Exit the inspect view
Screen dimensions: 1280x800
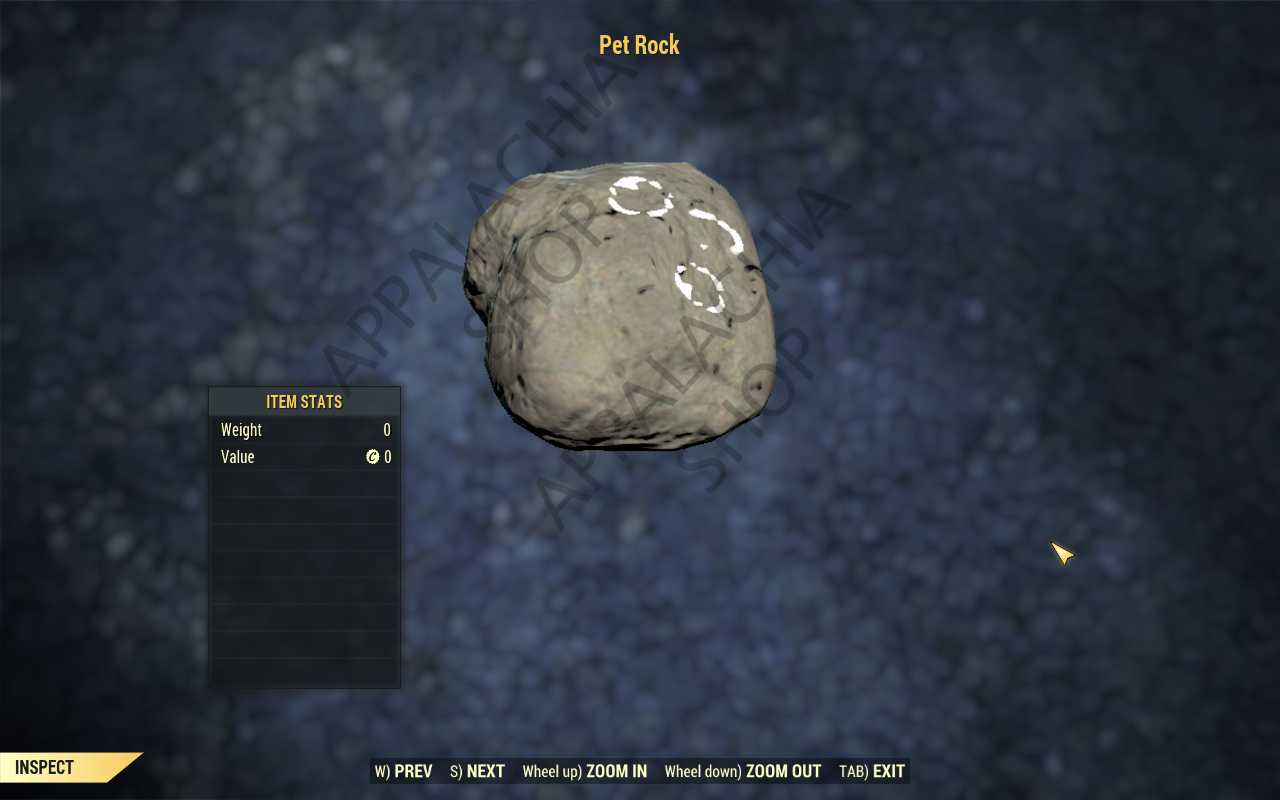(x=872, y=771)
